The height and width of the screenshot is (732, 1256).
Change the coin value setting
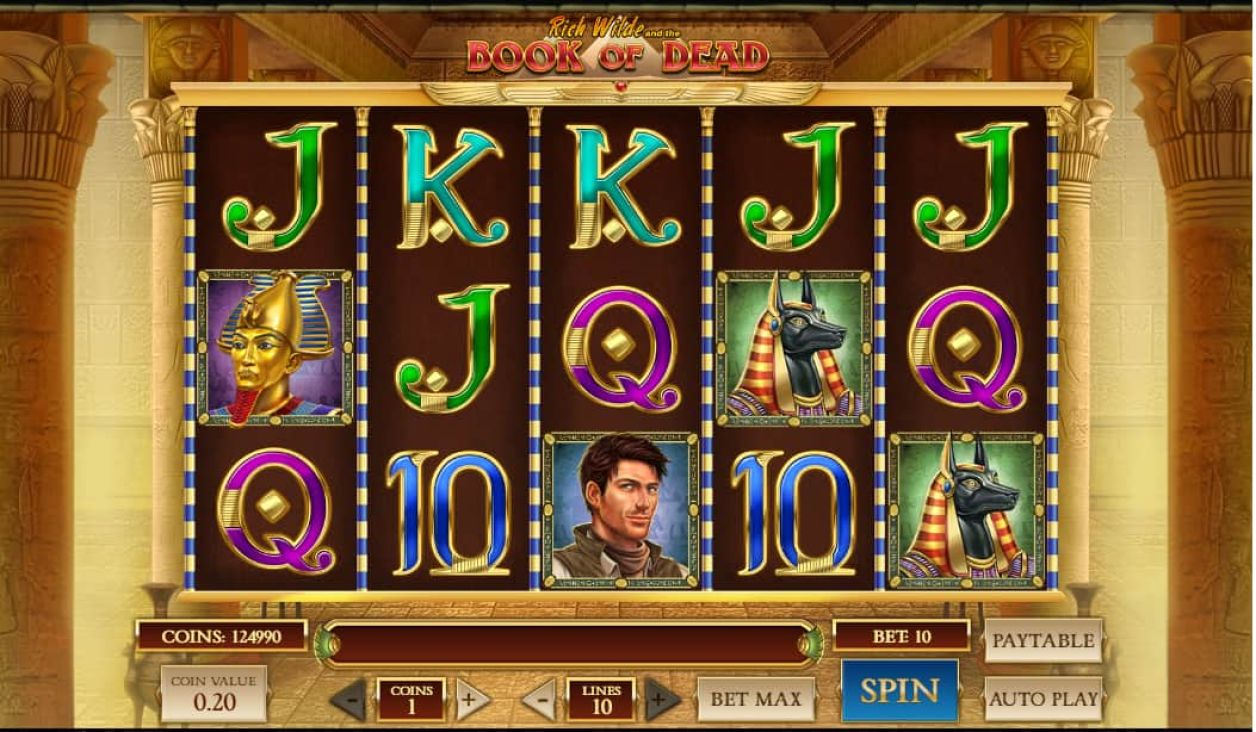point(214,693)
